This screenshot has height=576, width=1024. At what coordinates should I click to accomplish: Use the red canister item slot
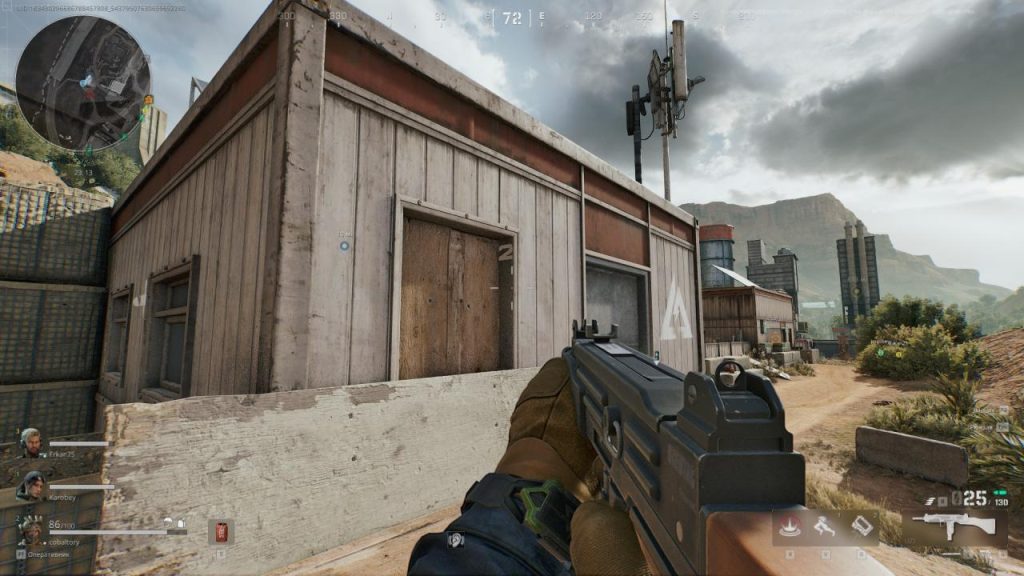tap(219, 531)
